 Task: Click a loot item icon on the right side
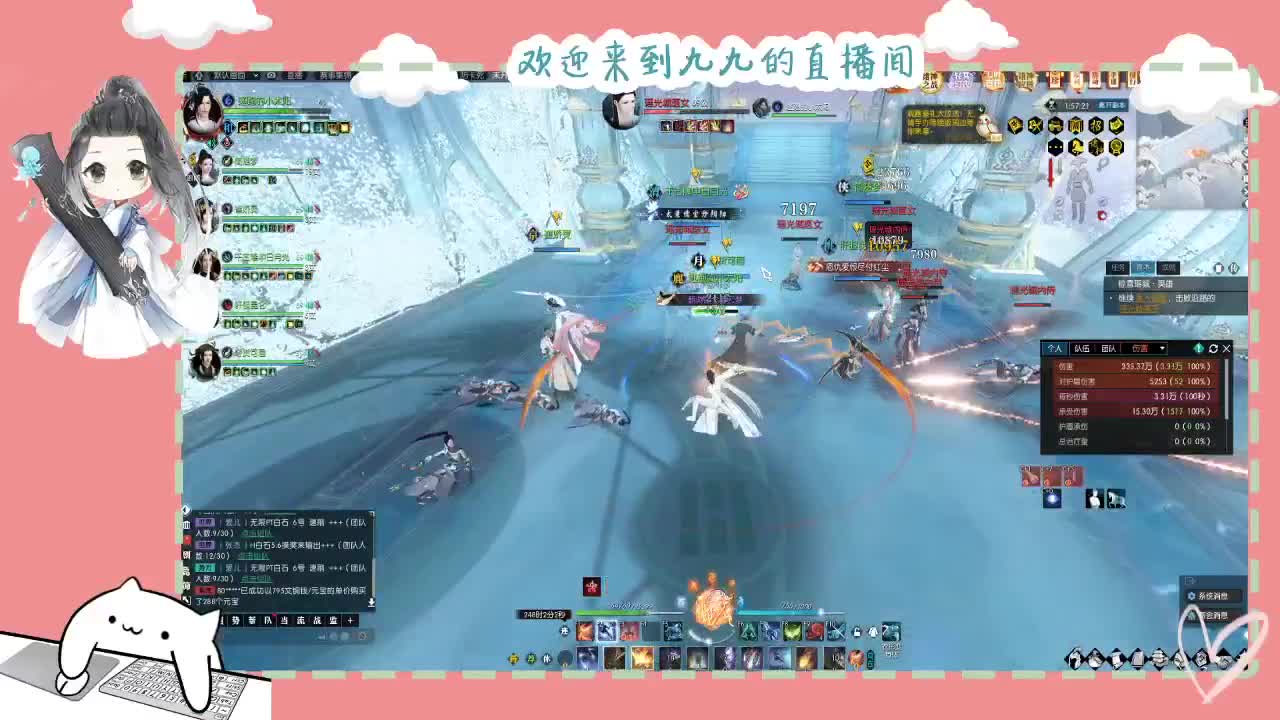click(x=1030, y=477)
